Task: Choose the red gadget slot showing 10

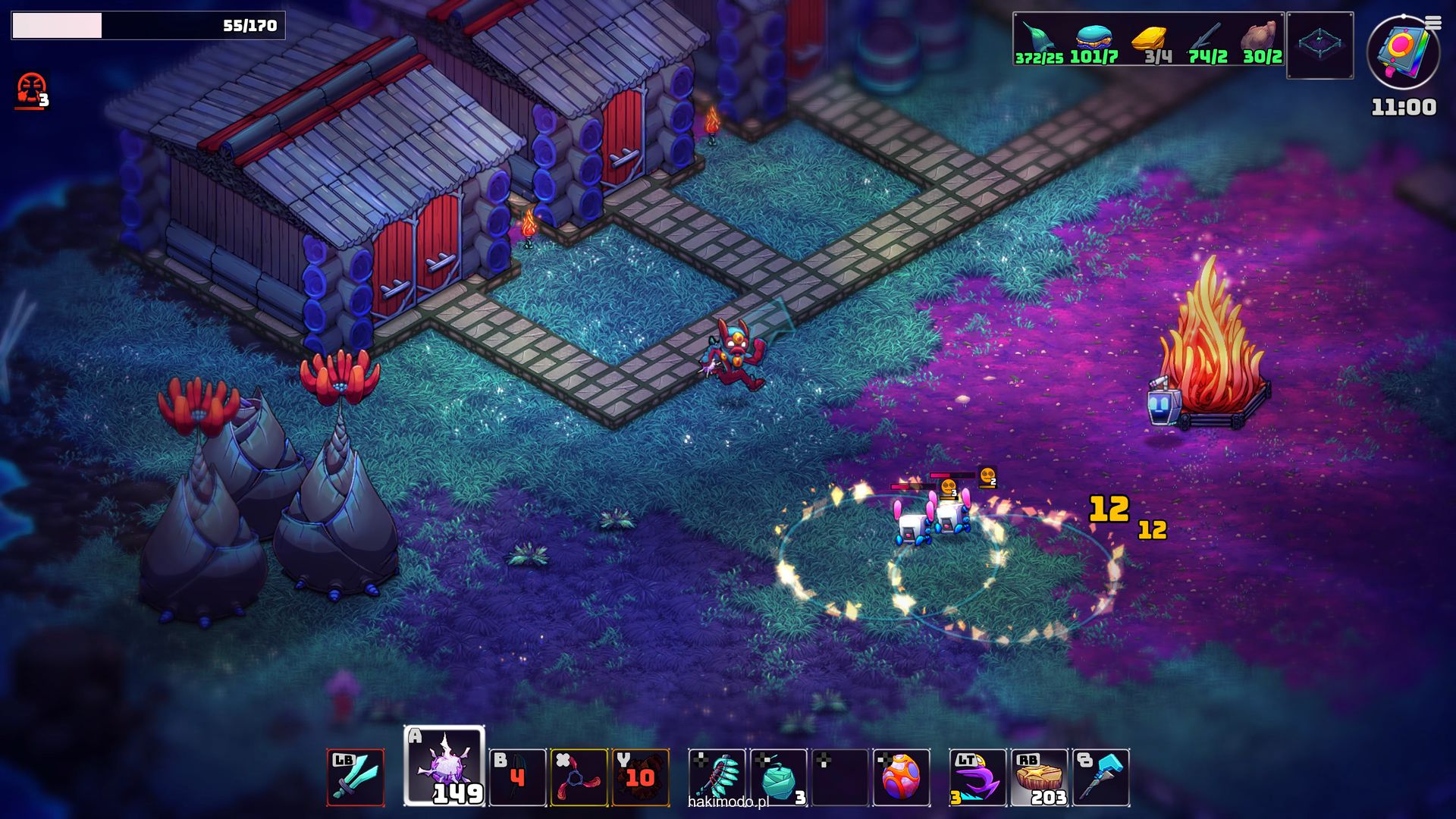Action: (640, 777)
